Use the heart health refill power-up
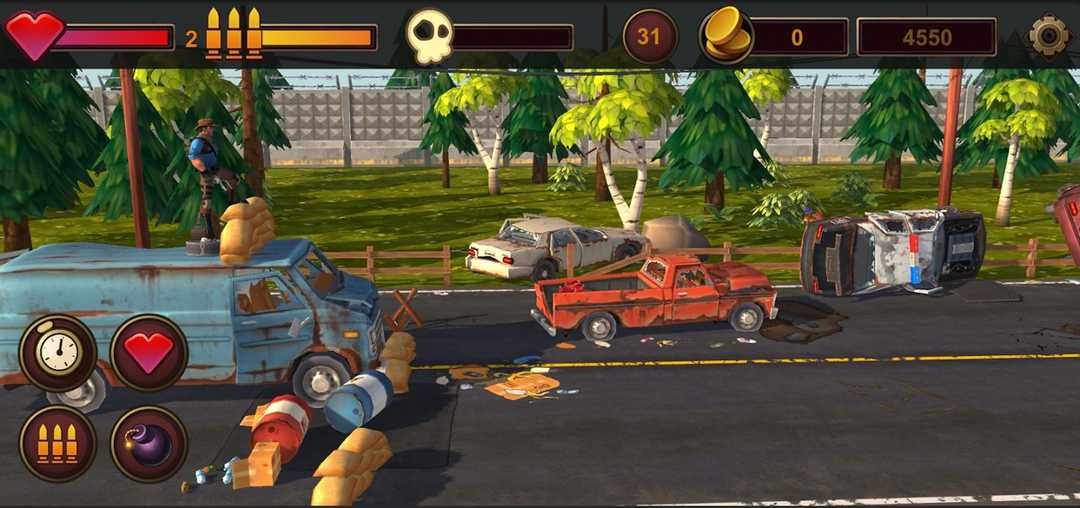The height and width of the screenshot is (508, 1080). pos(149,353)
